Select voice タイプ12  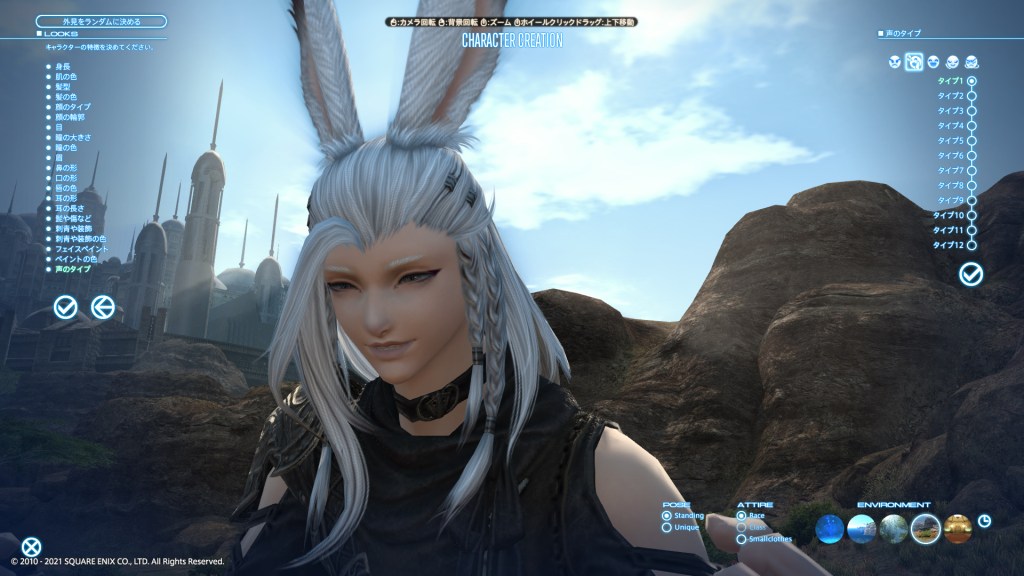972,245
